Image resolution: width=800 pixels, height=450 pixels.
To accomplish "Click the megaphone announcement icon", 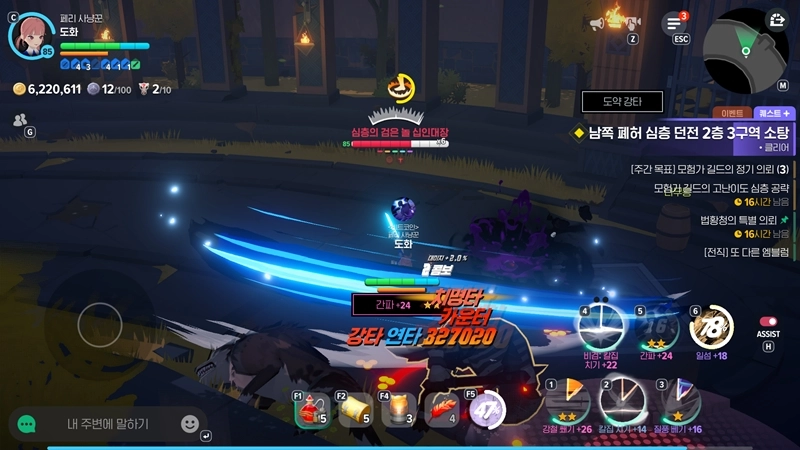I will (x=626, y=22).
